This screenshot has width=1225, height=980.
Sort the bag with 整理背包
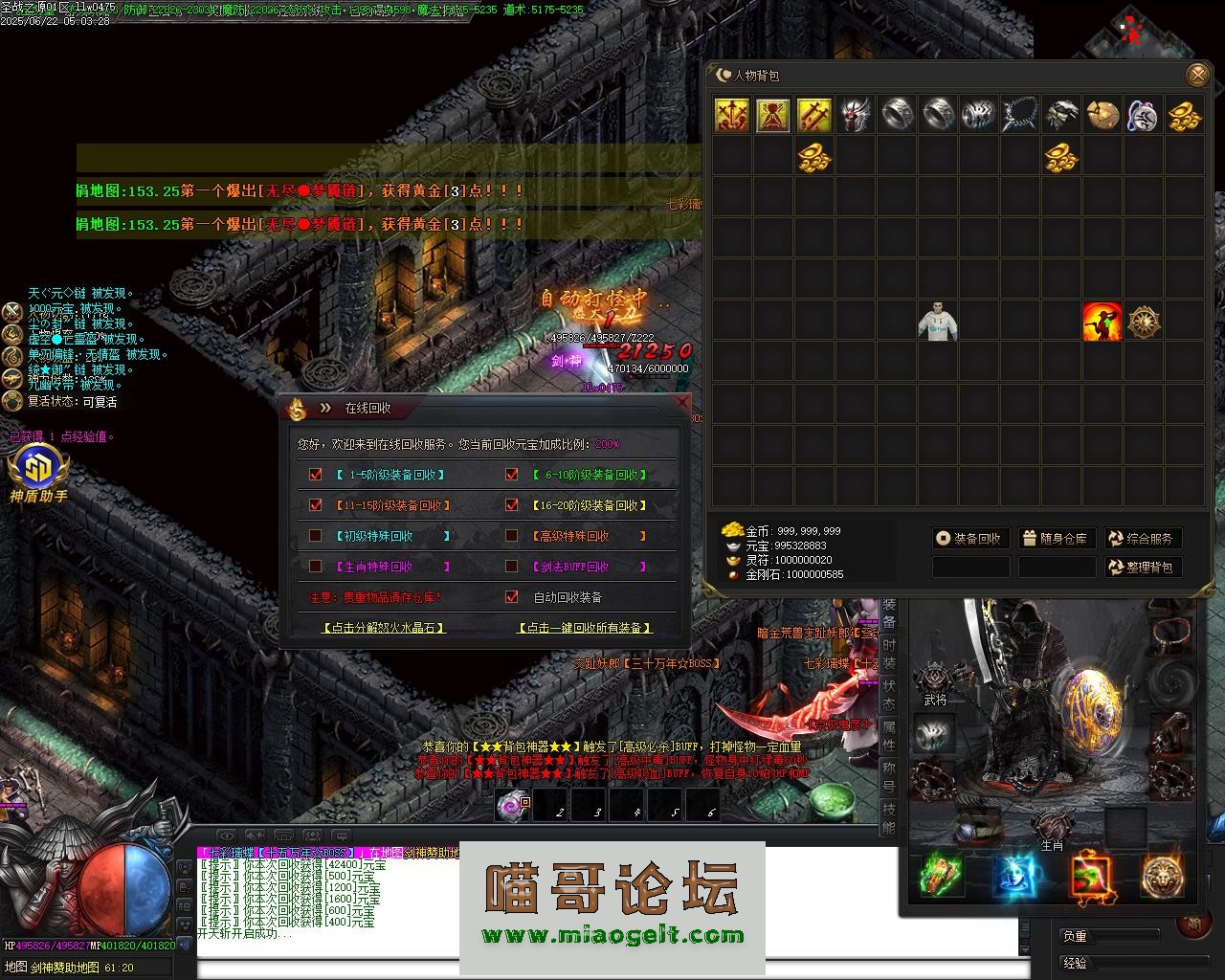[1141, 568]
